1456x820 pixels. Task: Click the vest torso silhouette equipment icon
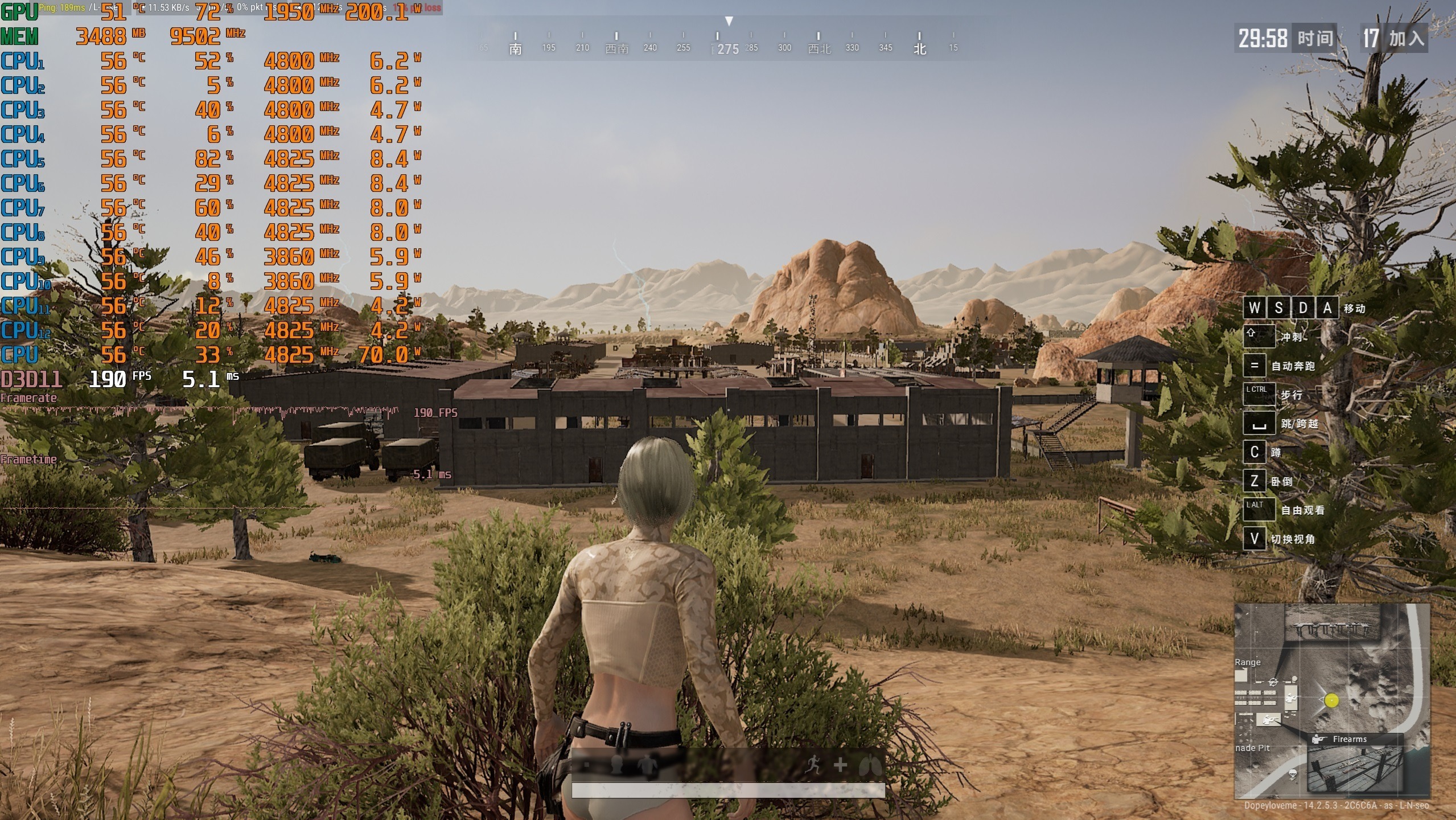(647, 765)
